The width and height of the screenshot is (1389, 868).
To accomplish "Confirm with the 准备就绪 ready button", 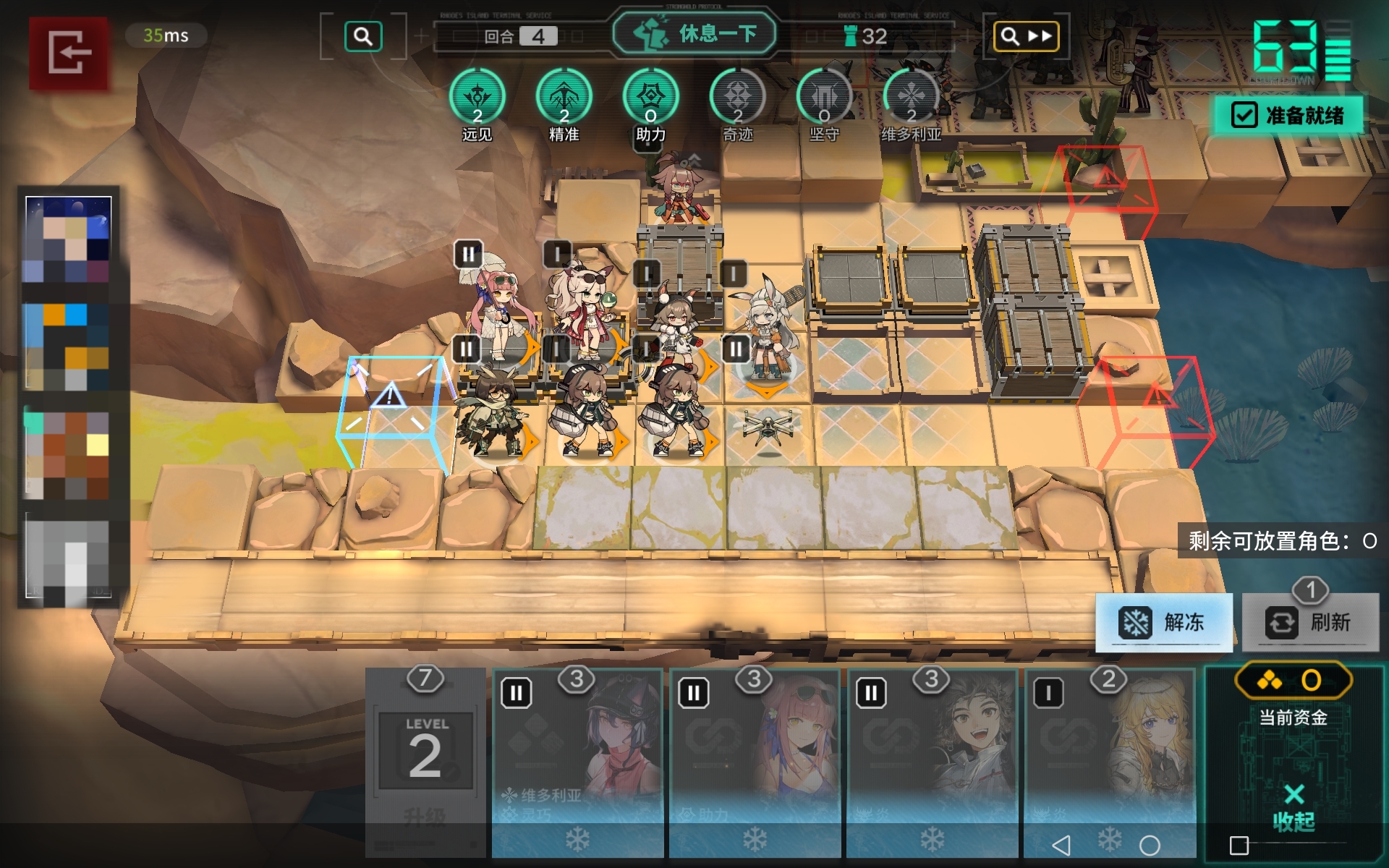I will click(x=1289, y=116).
